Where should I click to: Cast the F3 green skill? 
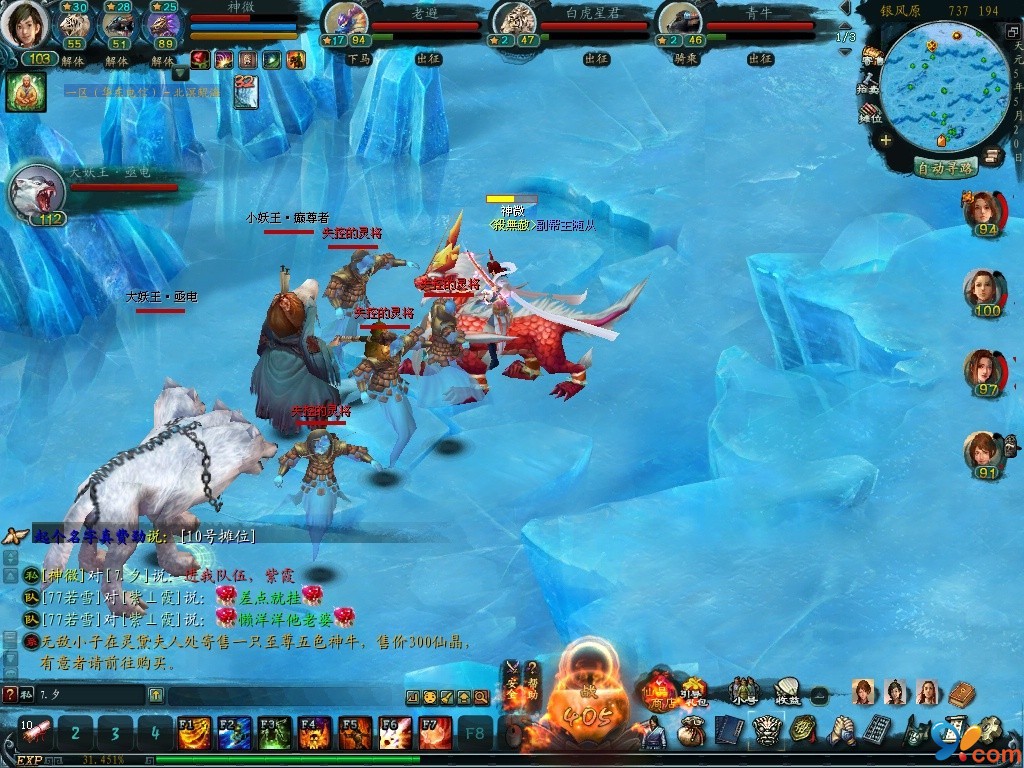[274, 734]
